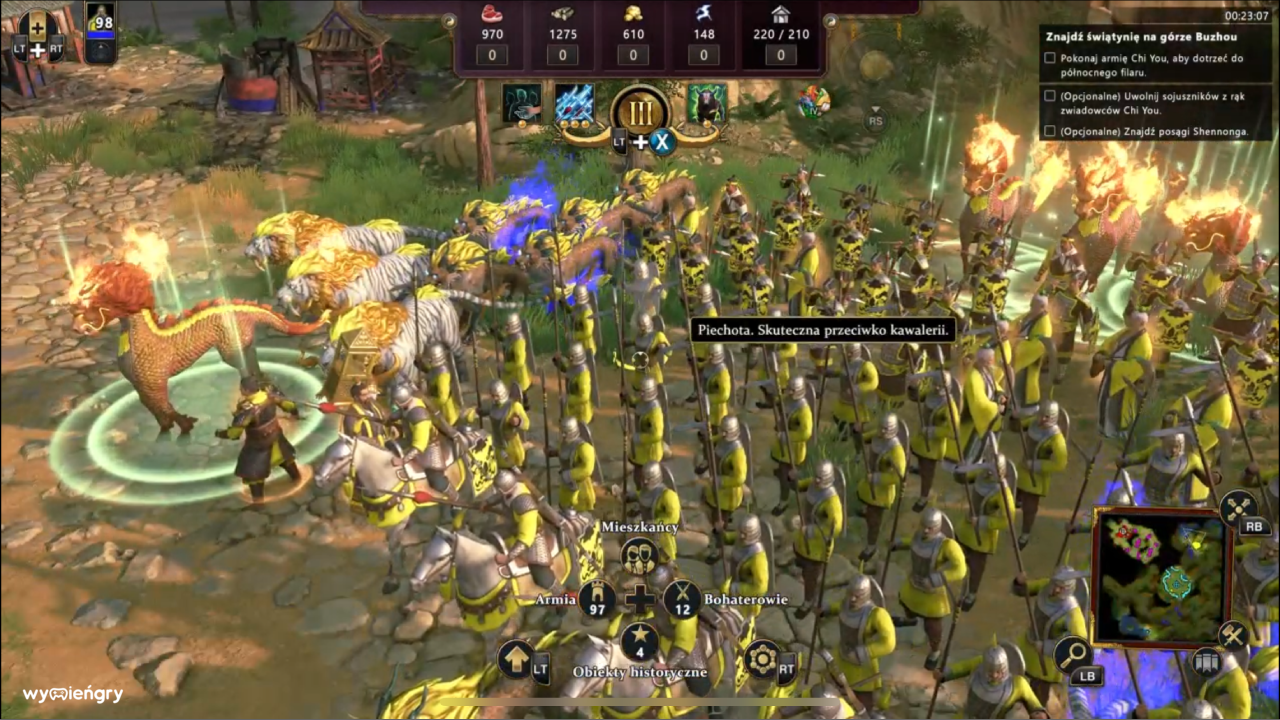
Task: Use the dark hands god power
Action: pos(522,104)
